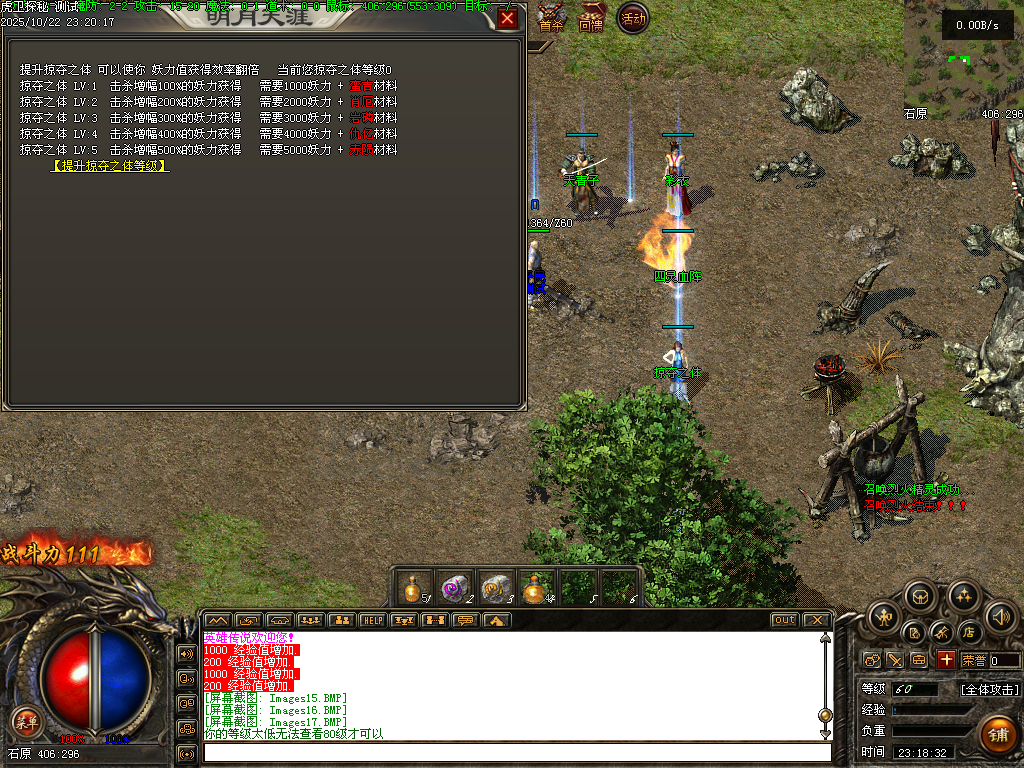This screenshot has height=768, width=1024.
Task: Click the HELP button above chat
Action: point(372,620)
